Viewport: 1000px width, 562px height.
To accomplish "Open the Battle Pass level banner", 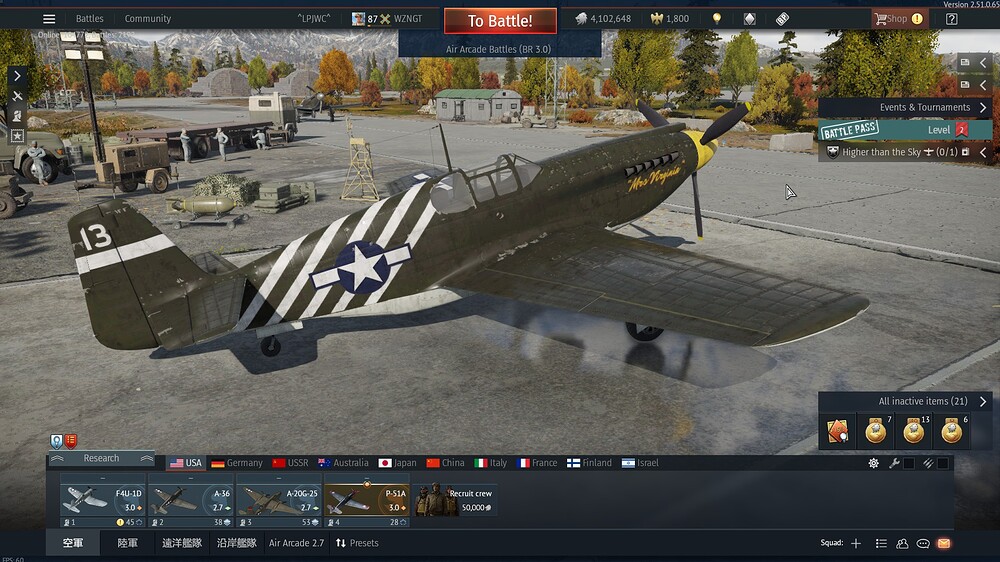I will tap(905, 130).
